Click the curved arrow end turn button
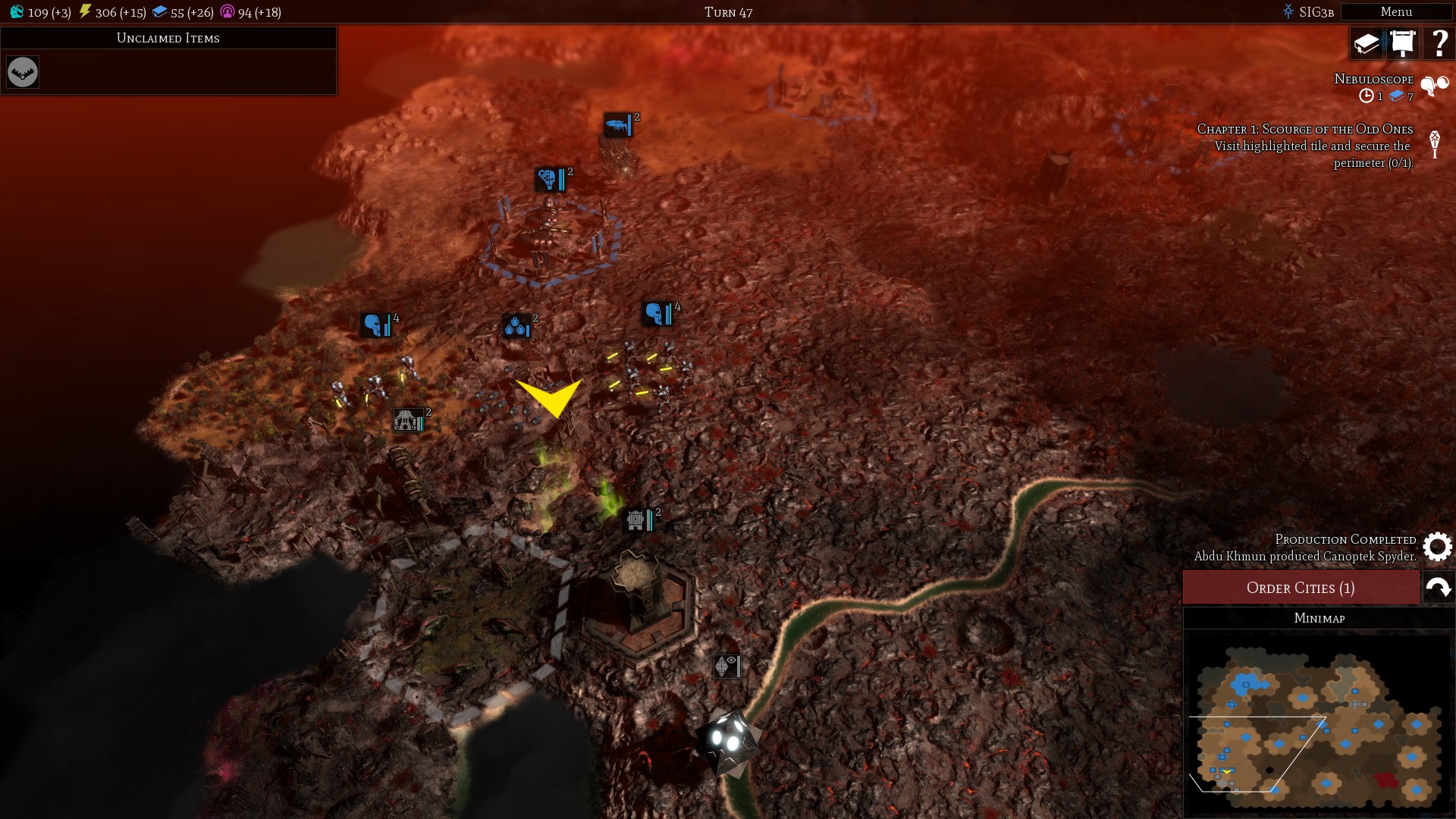 (1439, 588)
